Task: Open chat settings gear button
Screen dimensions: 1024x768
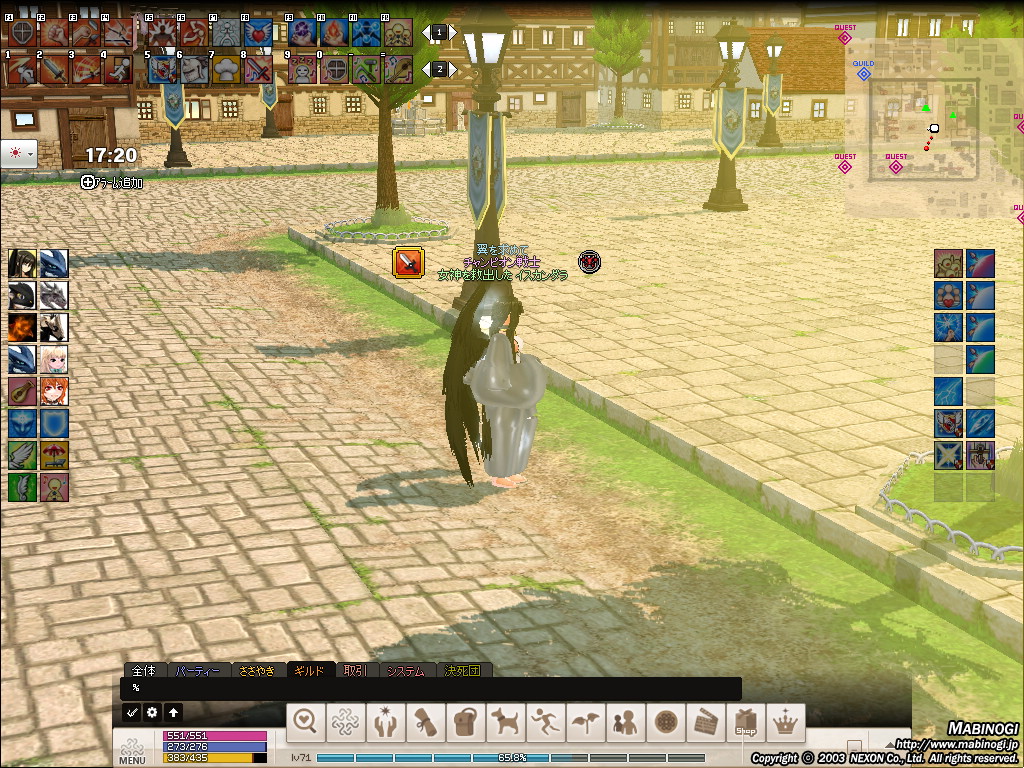Action: click(x=152, y=713)
